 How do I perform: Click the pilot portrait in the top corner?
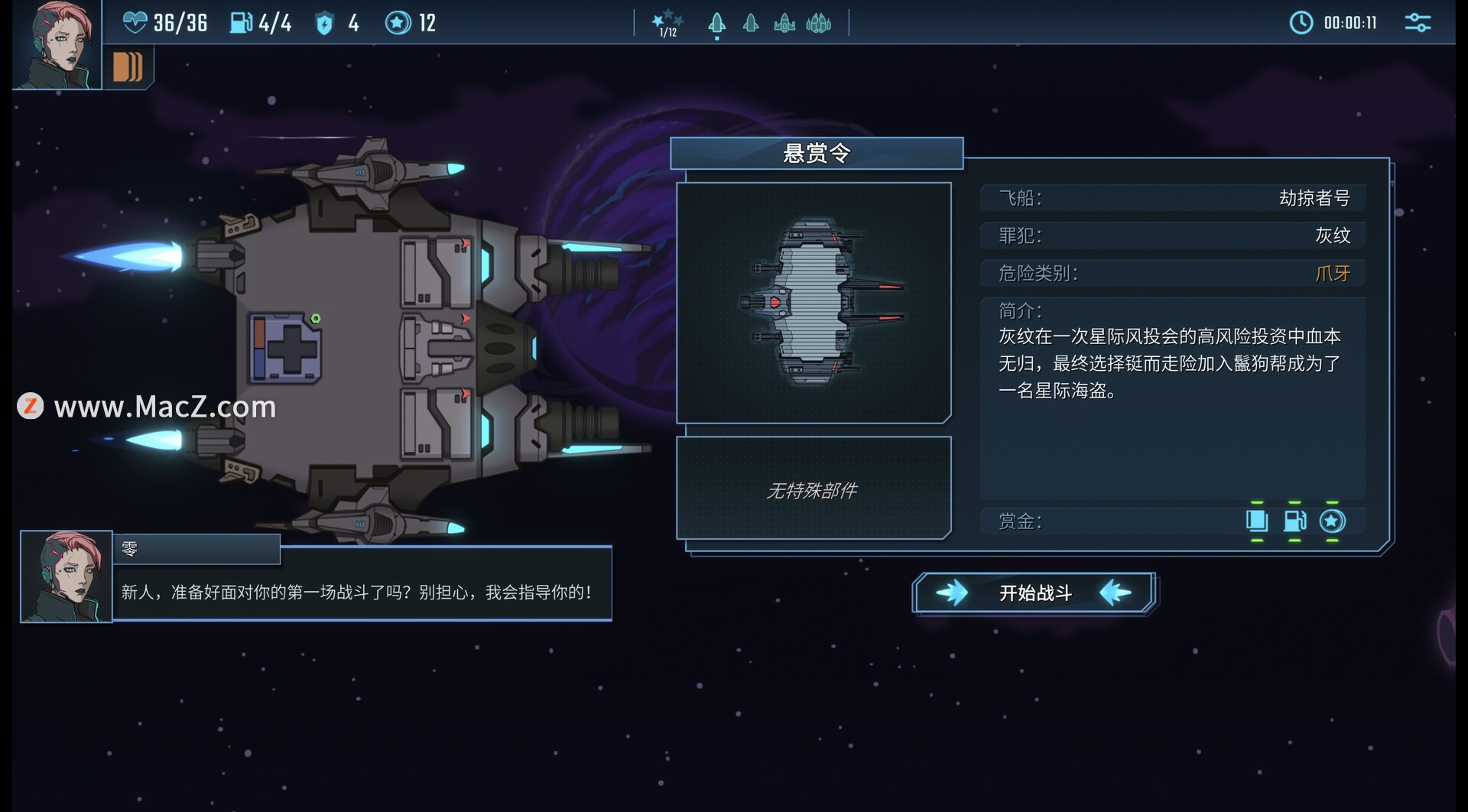pyautogui.click(x=56, y=44)
